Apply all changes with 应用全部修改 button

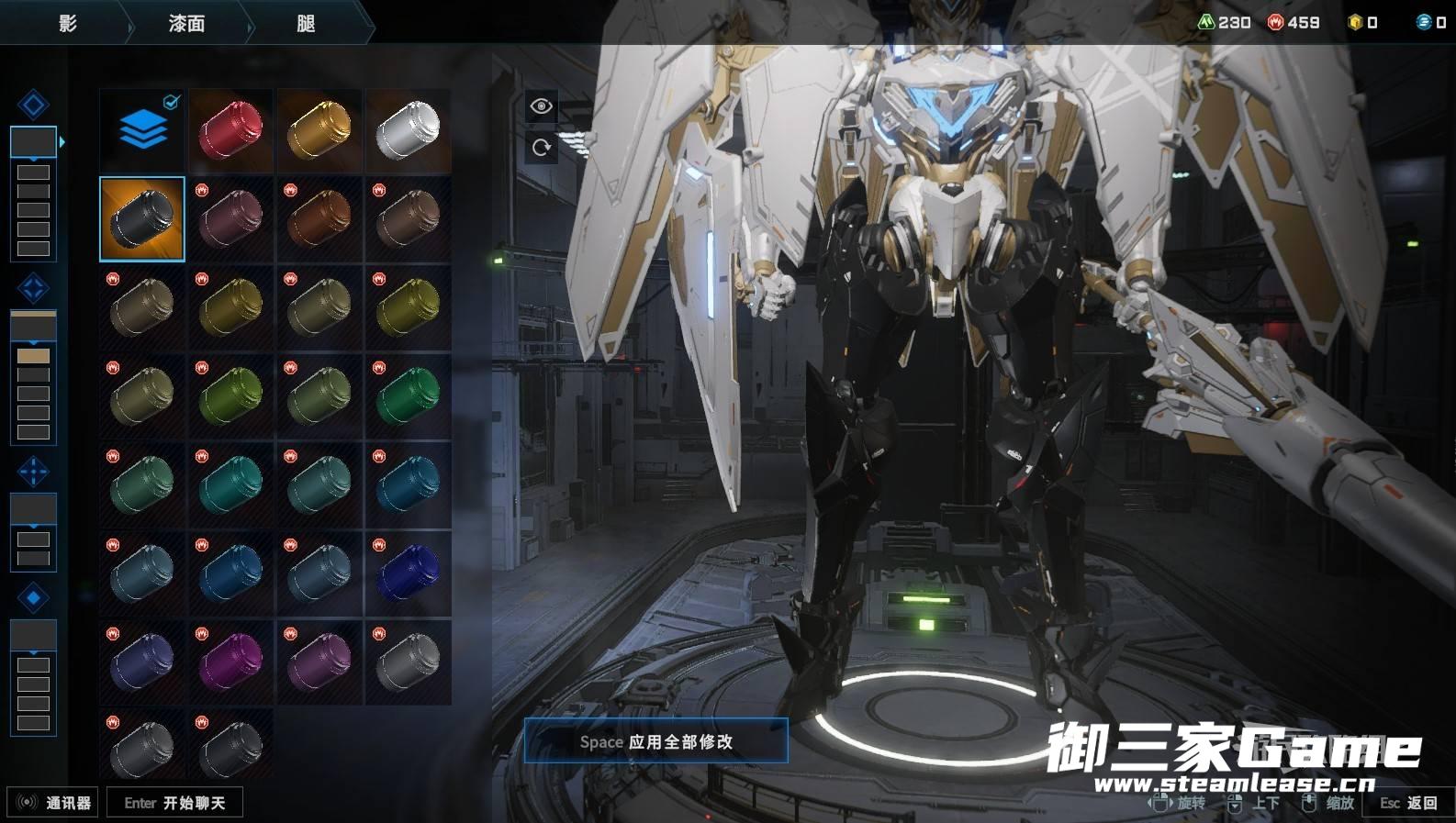655,741
